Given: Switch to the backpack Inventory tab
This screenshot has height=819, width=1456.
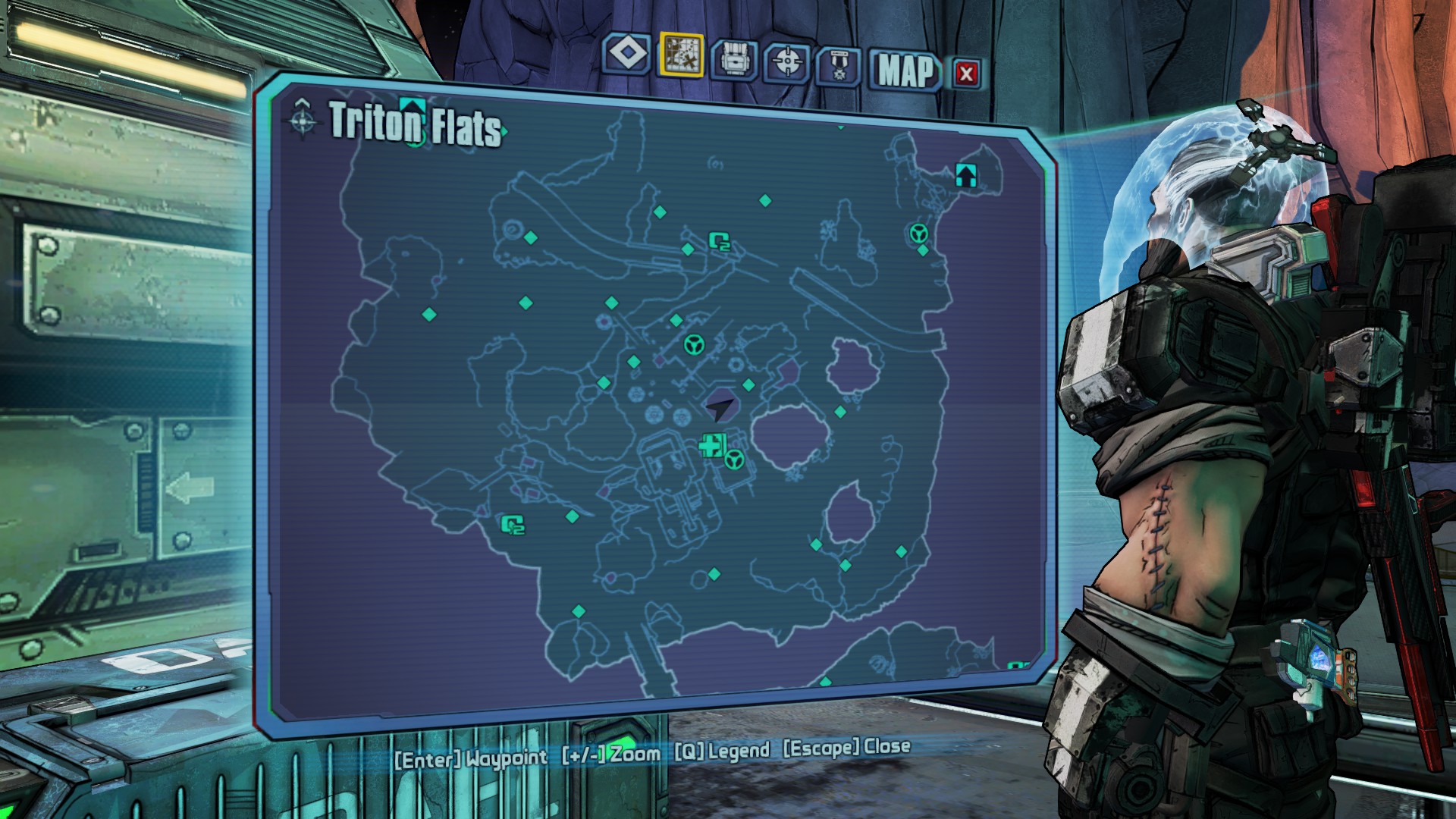Looking at the screenshot, I should tap(733, 59).
